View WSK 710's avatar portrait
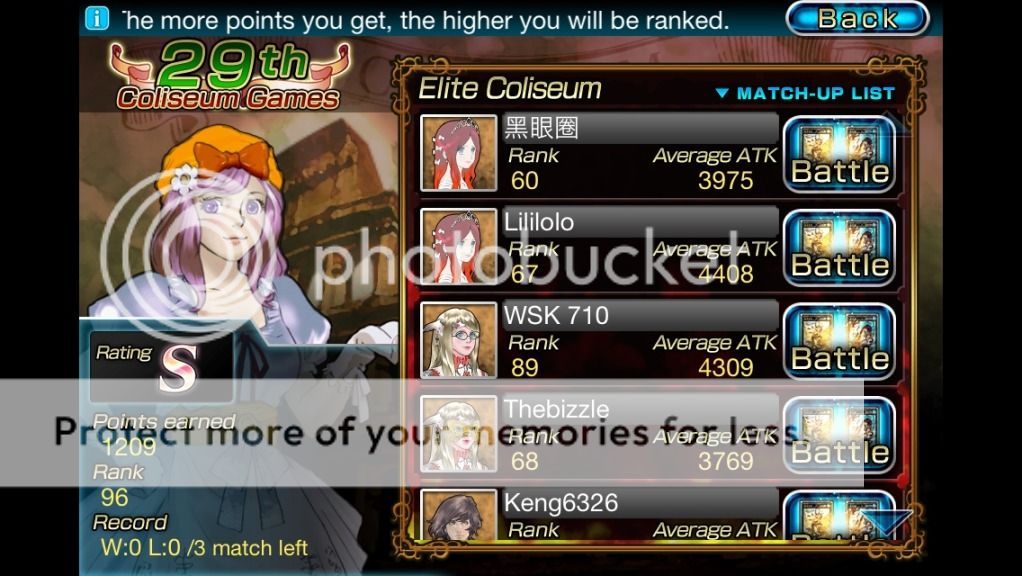Image resolution: width=1022 pixels, height=576 pixels. tap(458, 341)
